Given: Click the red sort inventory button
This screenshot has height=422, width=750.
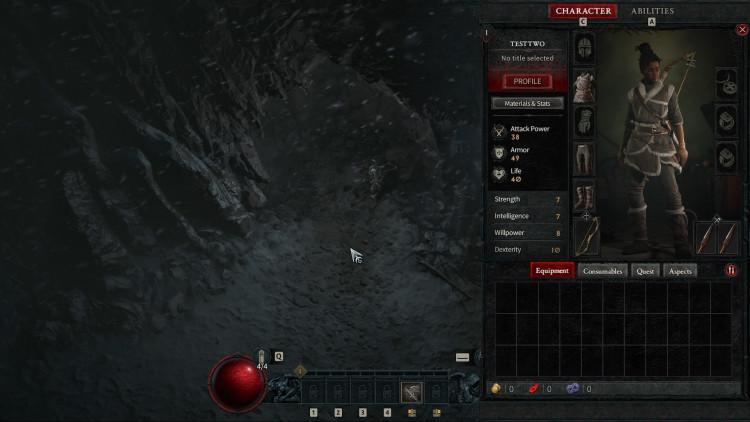Looking at the screenshot, I should 731,270.
